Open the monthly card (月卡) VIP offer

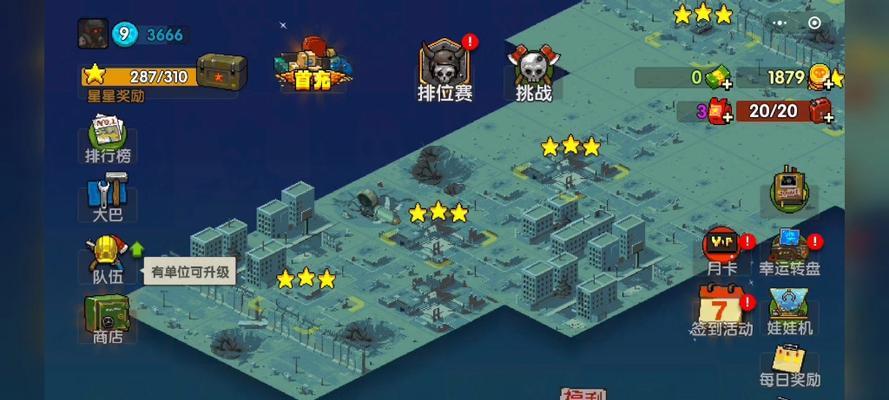click(x=721, y=251)
